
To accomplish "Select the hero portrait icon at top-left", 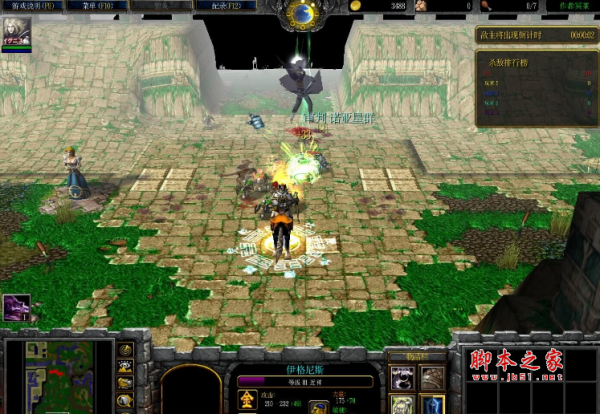I will [x=16, y=33].
